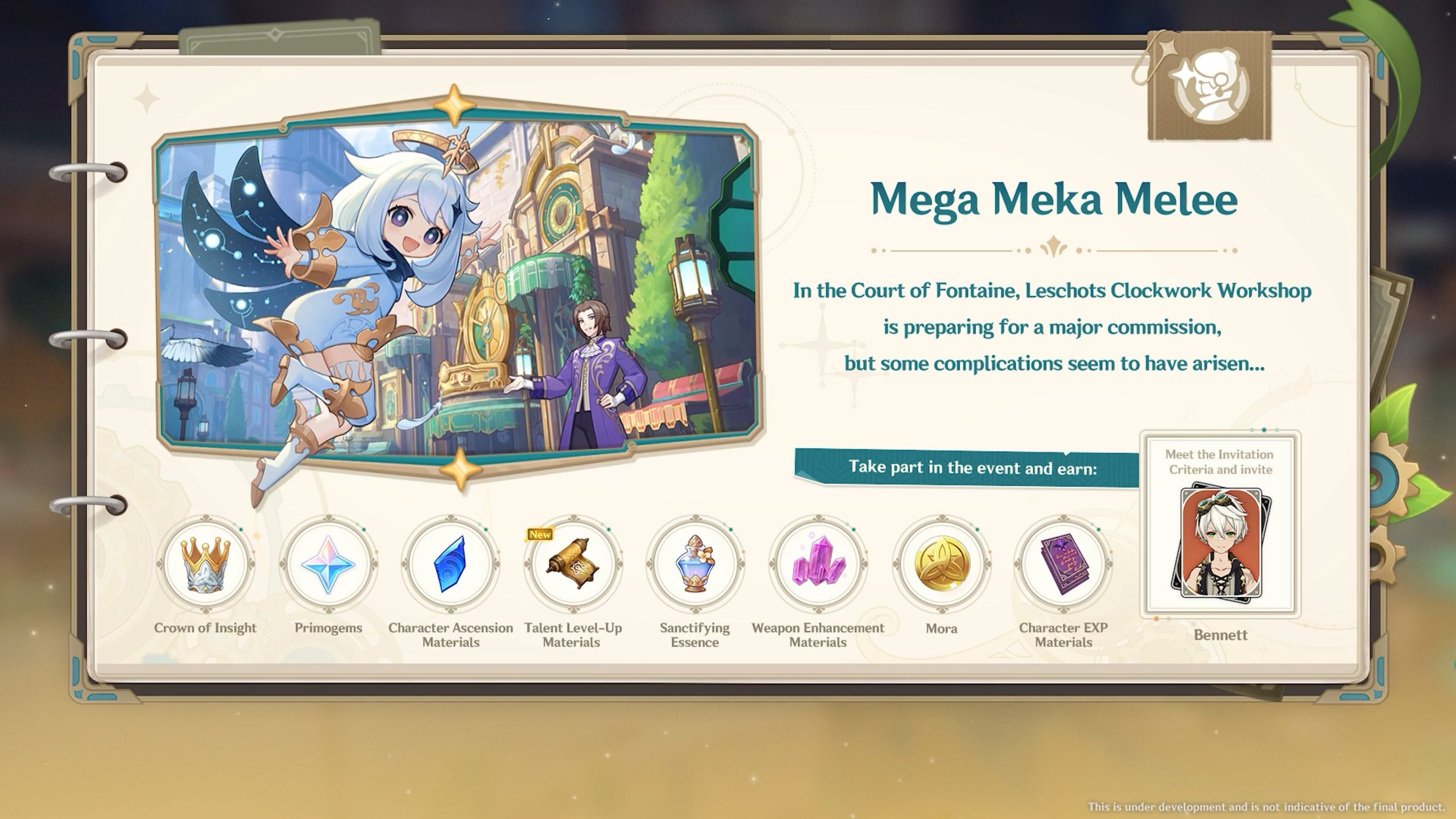Viewport: 1456px width, 819px height.
Task: Choose the Mora coin reward icon
Action: tap(941, 564)
